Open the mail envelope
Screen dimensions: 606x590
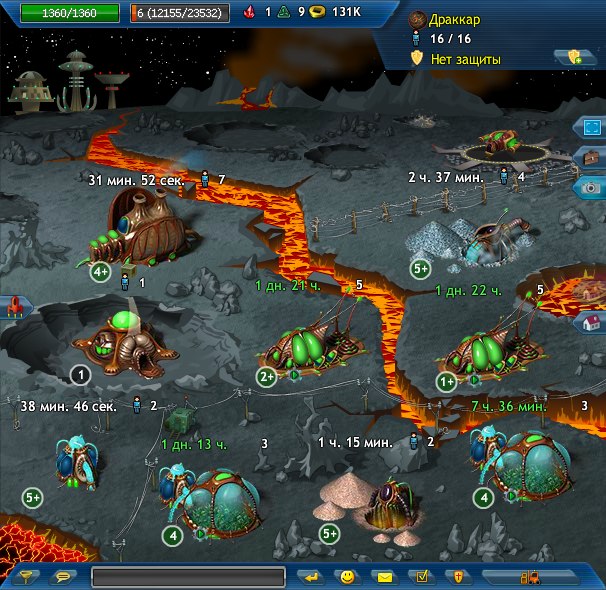tap(383, 577)
